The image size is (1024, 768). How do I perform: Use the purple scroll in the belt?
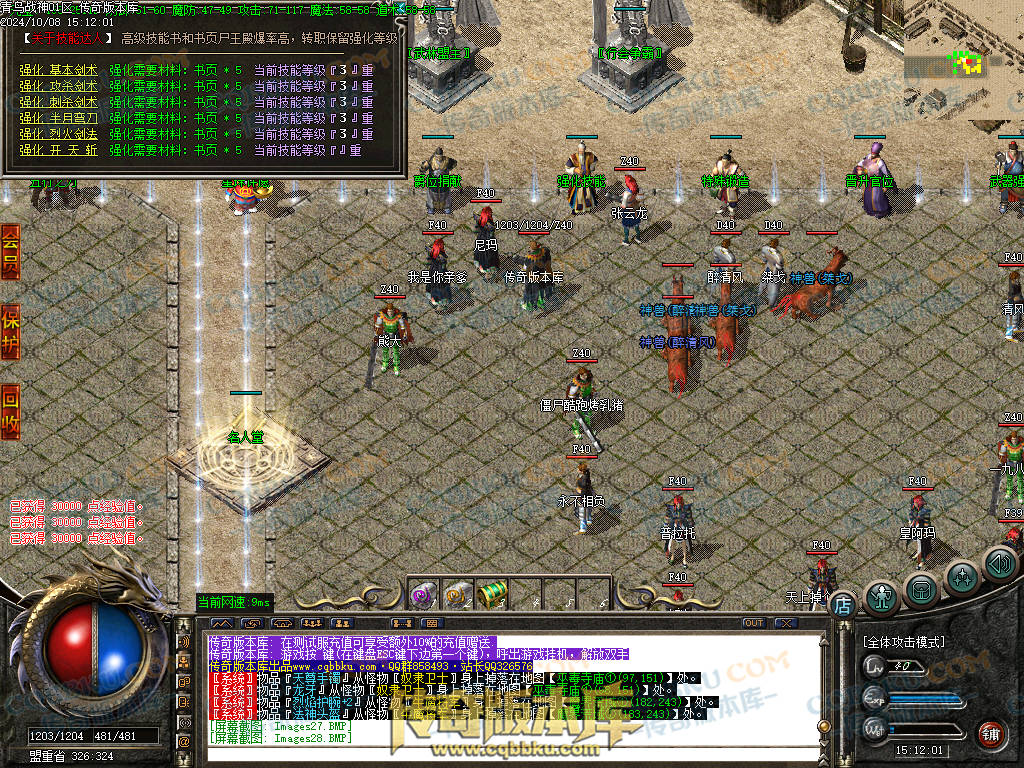(x=422, y=595)
